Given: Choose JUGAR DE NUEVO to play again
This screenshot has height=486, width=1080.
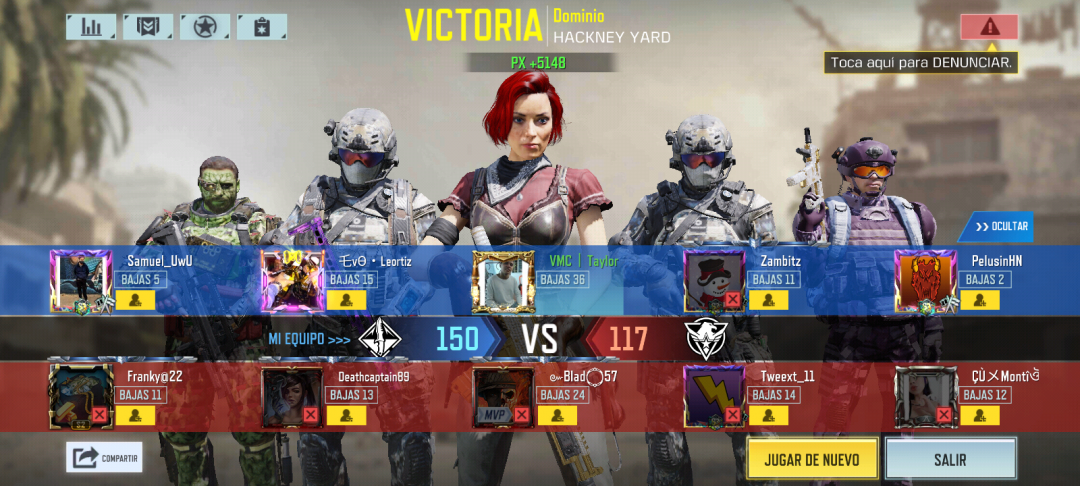Looking at the screenshot, I should coord(812,459).
